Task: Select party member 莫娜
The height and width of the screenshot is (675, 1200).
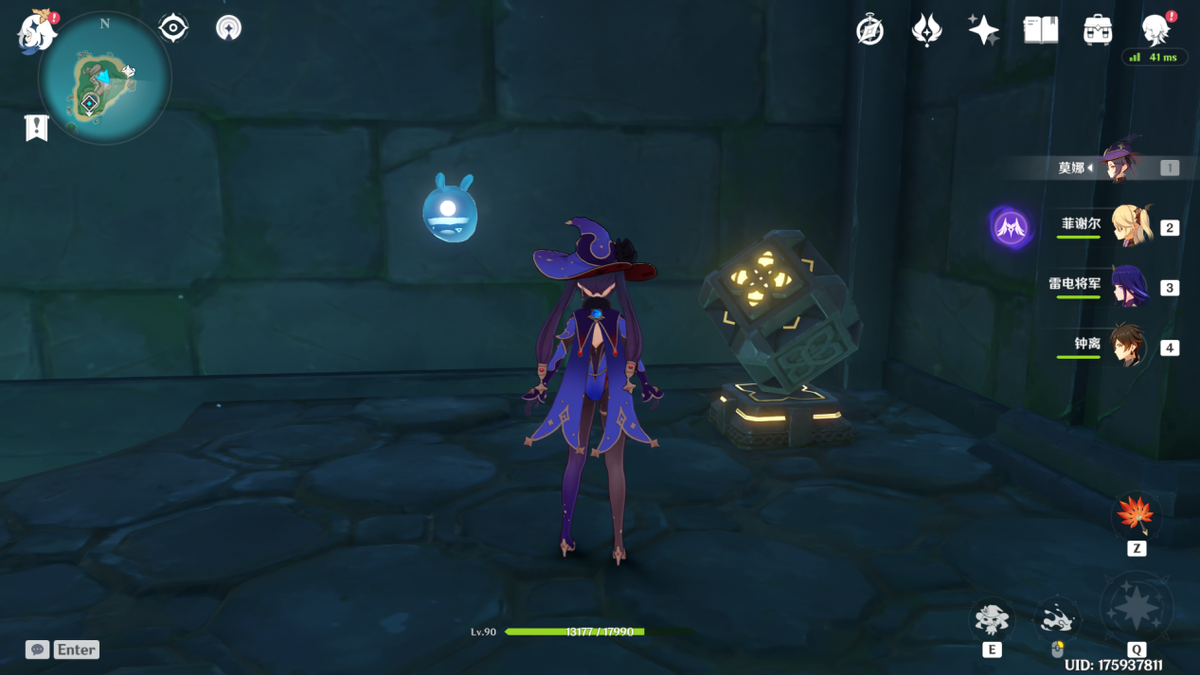Action: click(x=1122, y=166)
